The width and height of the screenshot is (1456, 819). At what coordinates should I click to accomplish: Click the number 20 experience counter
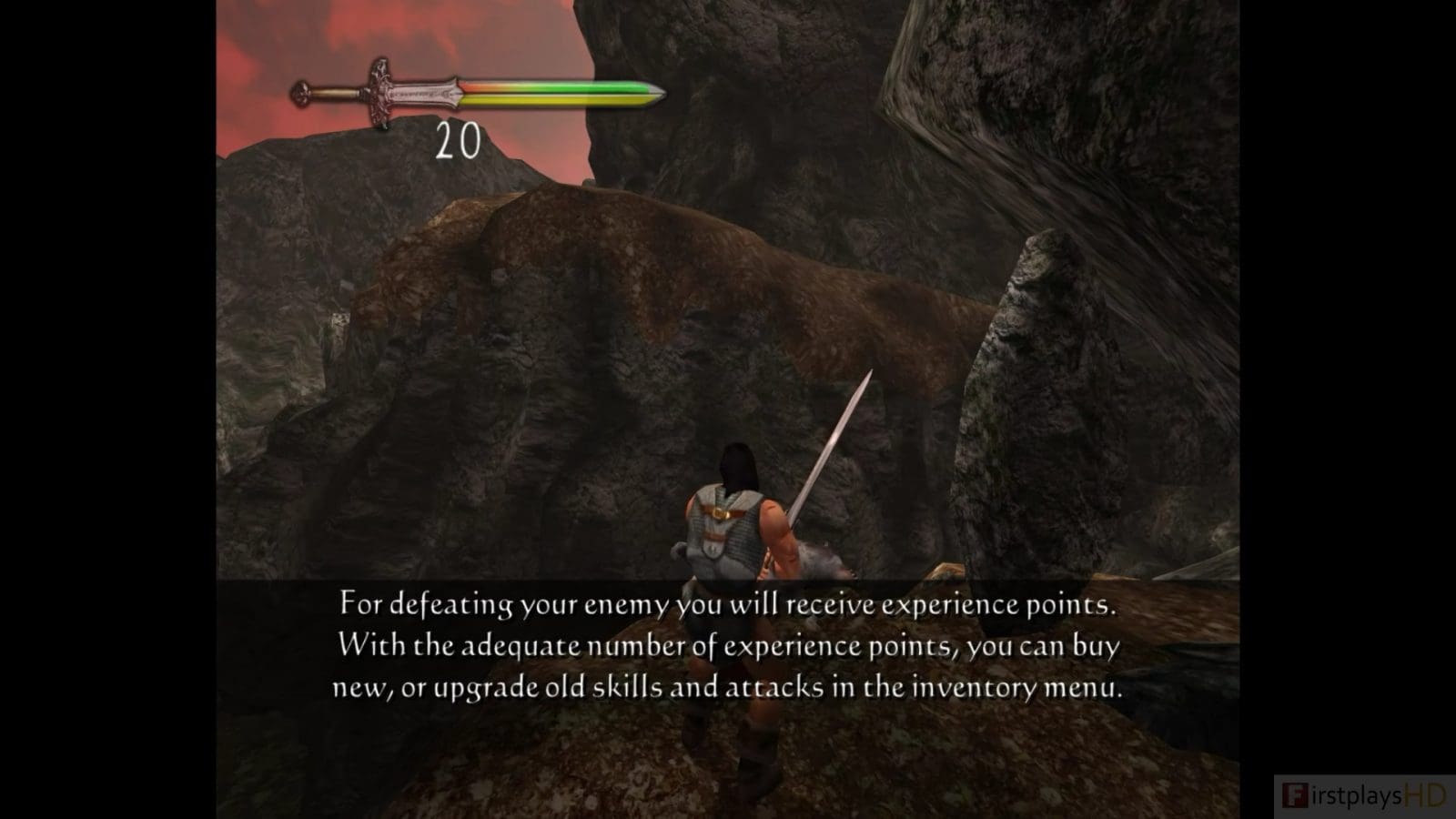(x=459, y=138)
